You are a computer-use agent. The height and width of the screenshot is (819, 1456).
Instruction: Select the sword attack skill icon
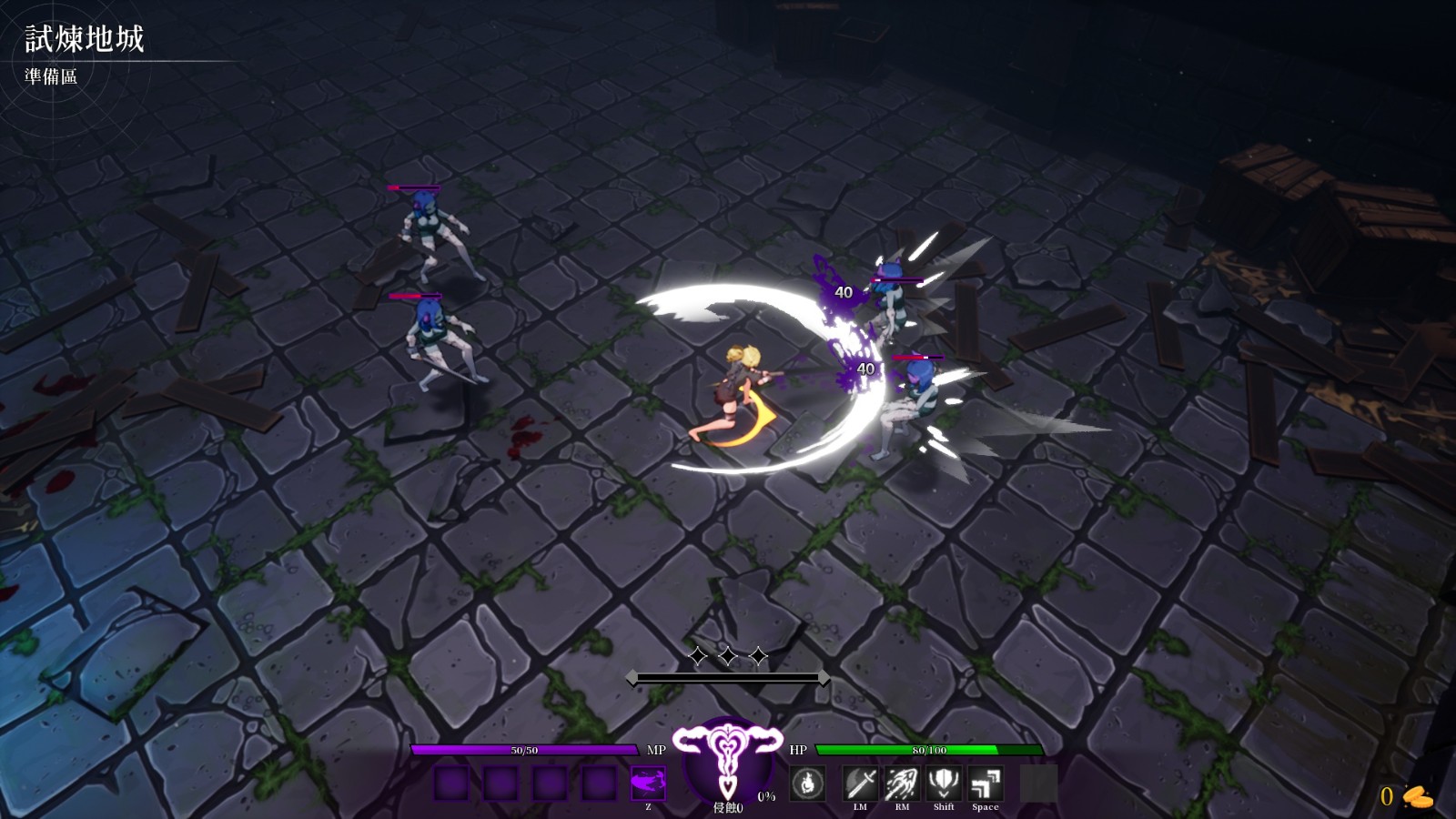click(x=860, y=784)
